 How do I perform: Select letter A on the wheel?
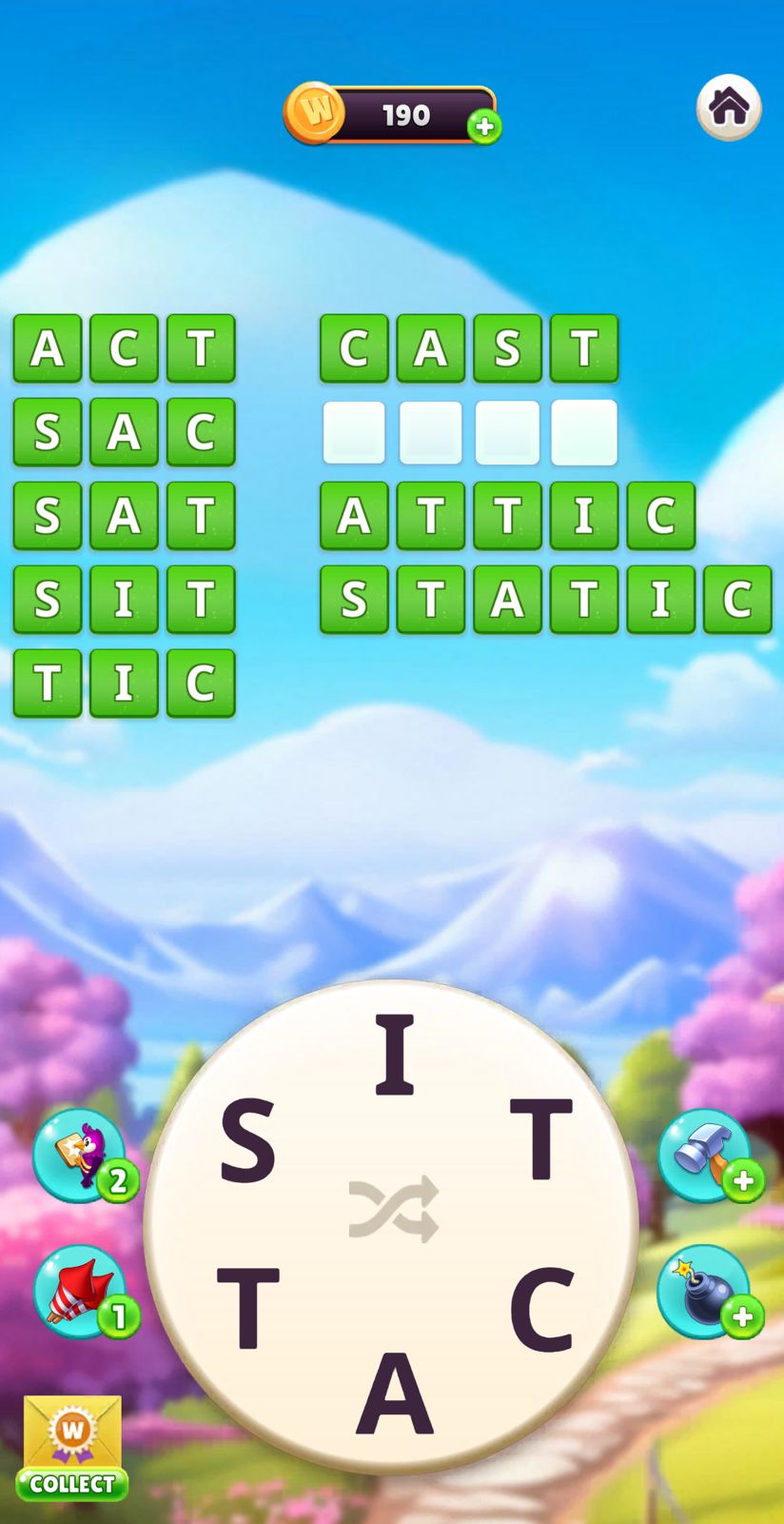[x=394, y=1395]
